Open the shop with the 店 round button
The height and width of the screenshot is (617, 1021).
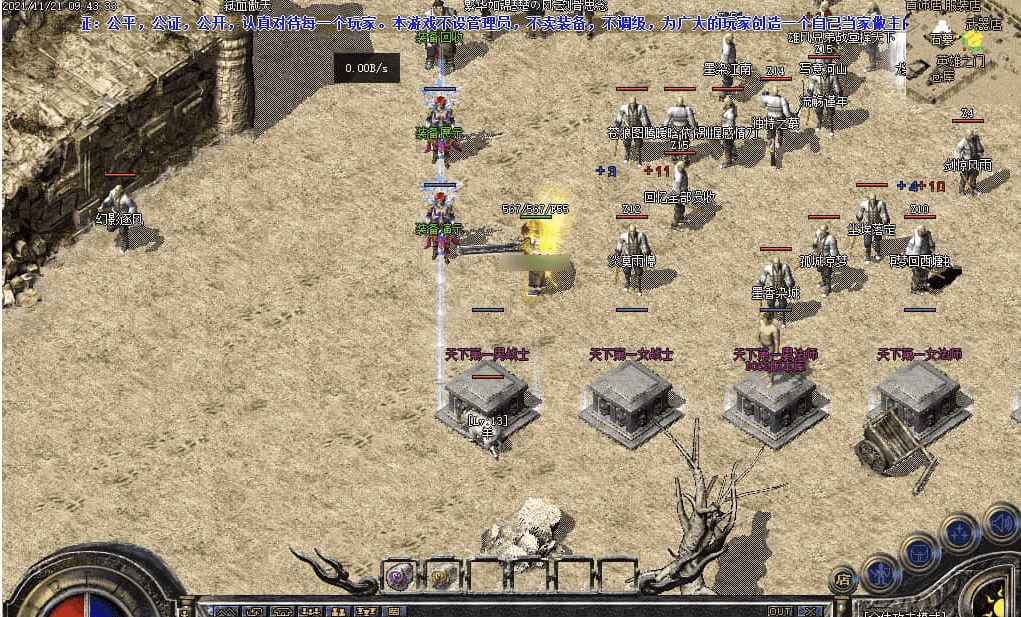pyautogui.click(x=843, y=579)
